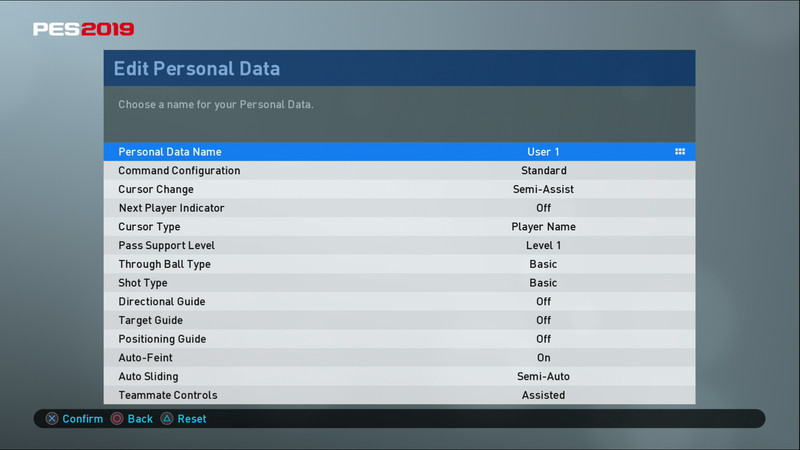Select the Personal Data Name row
The height and width of the screenshot is (450, 800).
click(x=400, y=152)
